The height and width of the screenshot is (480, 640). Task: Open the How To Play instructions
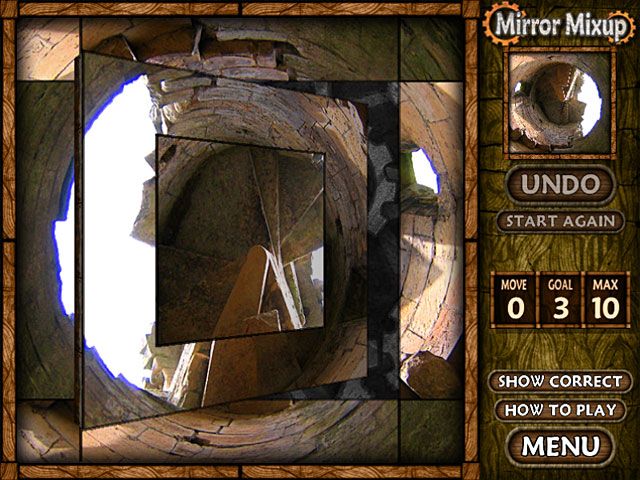(560, 410)
